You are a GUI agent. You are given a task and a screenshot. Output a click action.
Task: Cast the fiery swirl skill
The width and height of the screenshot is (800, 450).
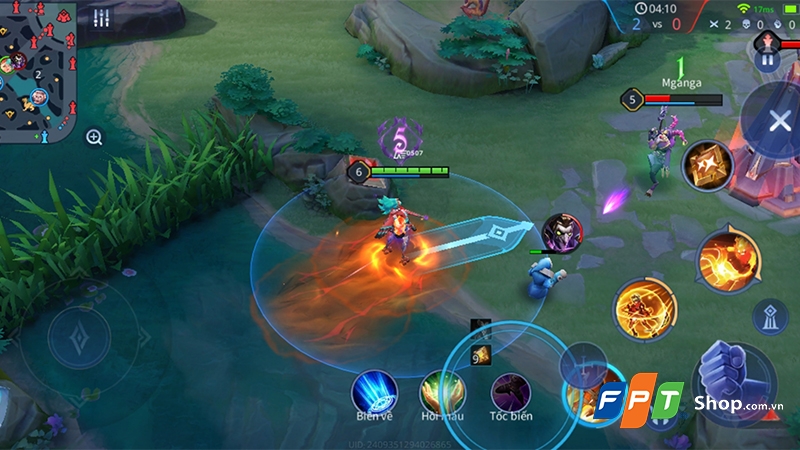[x=728, y=259]
